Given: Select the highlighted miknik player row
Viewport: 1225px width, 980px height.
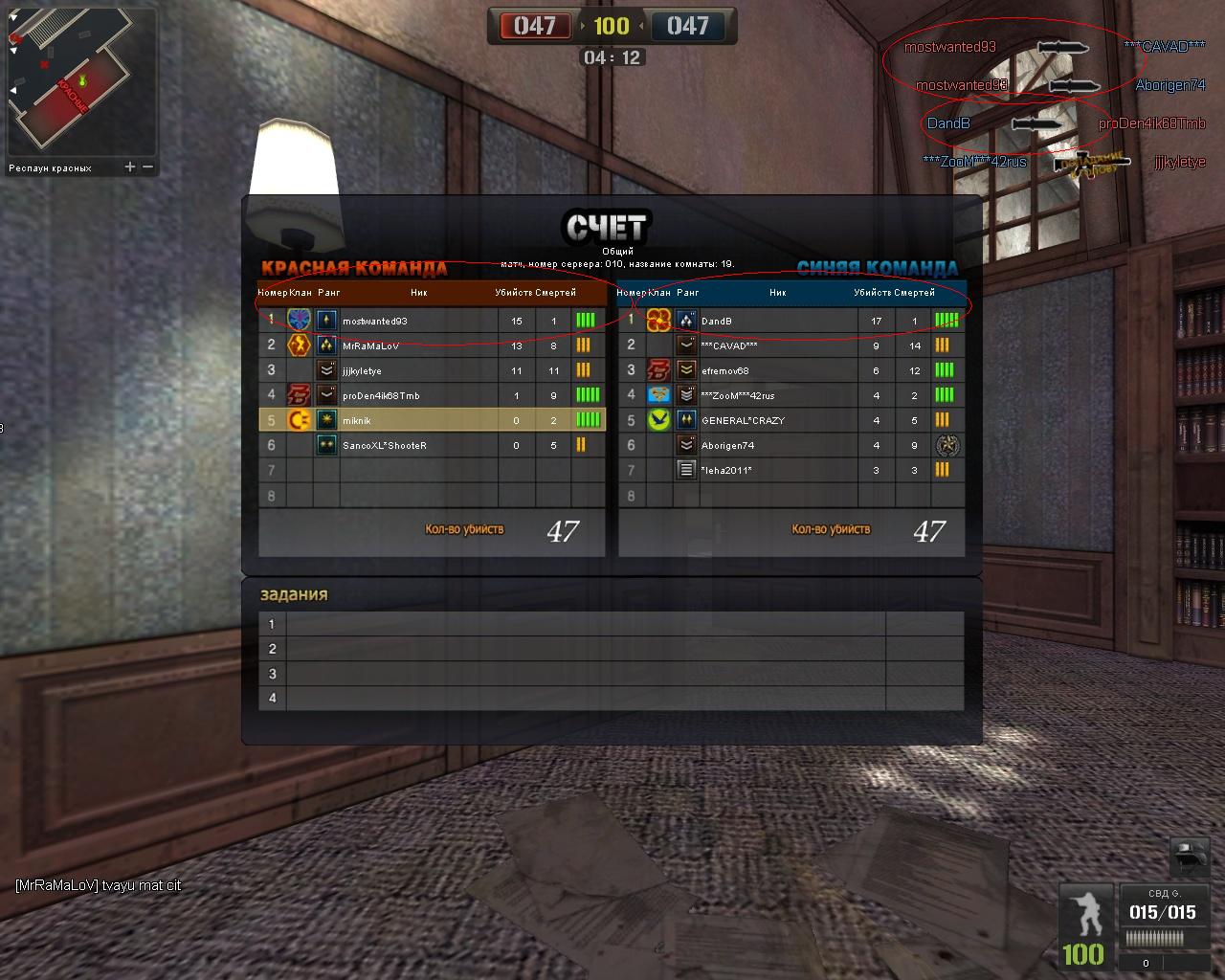Looking at the screenshot, I should click(431, 420).
